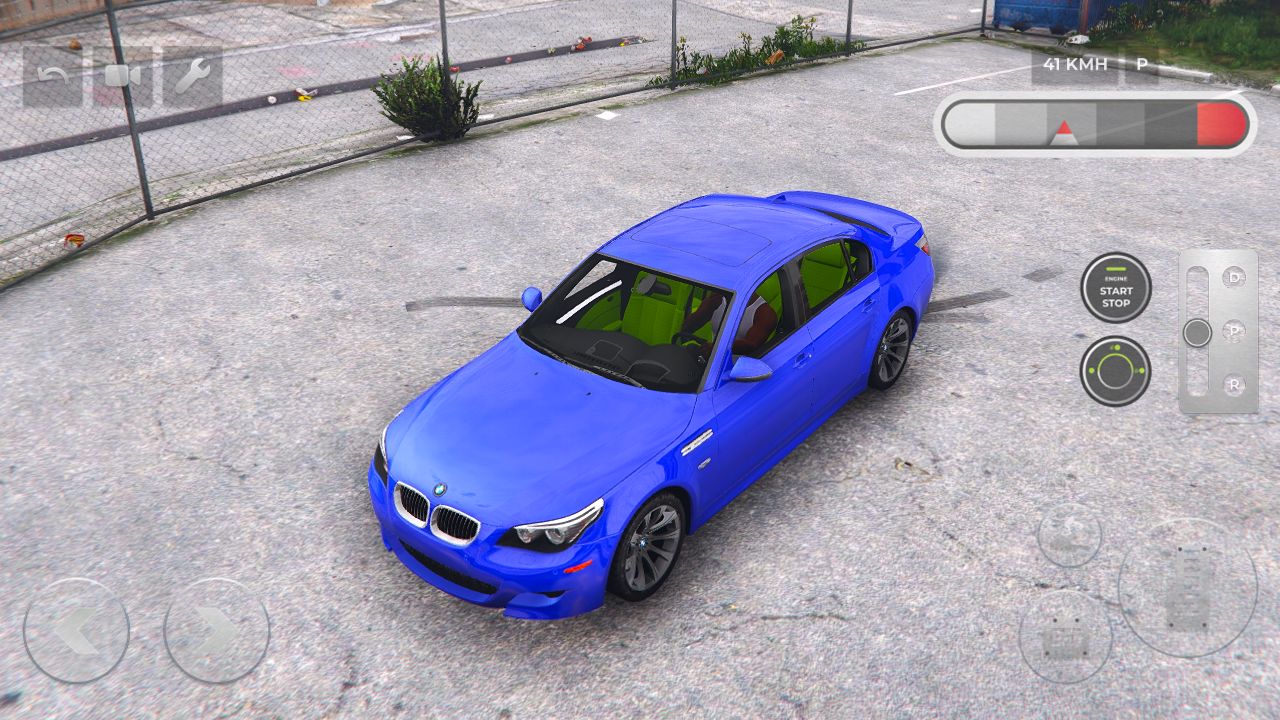Switch camera view with the video camera icon
Image resolution: width=1280 pixels, height=720 pixels.
click(x=120, y=74)
